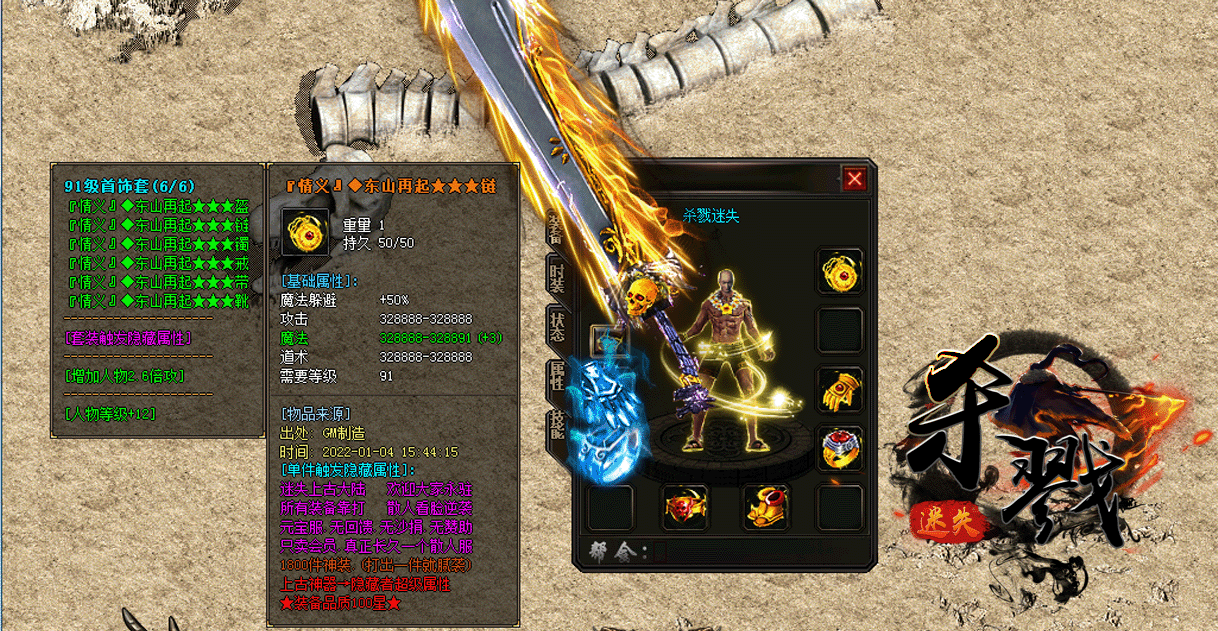The width and height of the screenshot is (1218, 631).
Task: Close the character equipment window
Action: pyautogui.click(x=854, y=179)
